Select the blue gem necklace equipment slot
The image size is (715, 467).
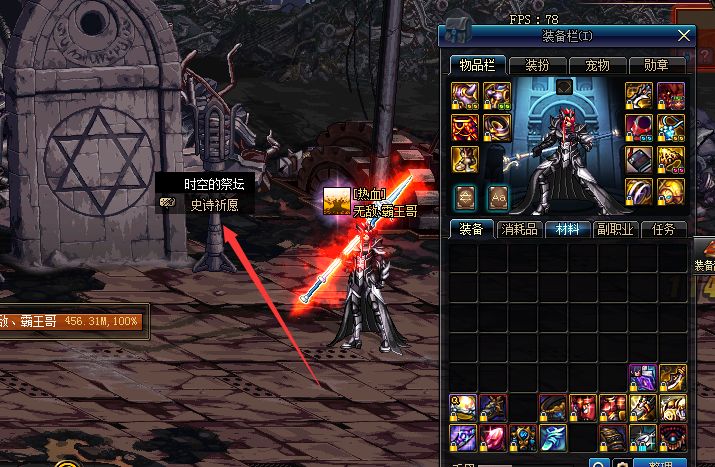671,127
